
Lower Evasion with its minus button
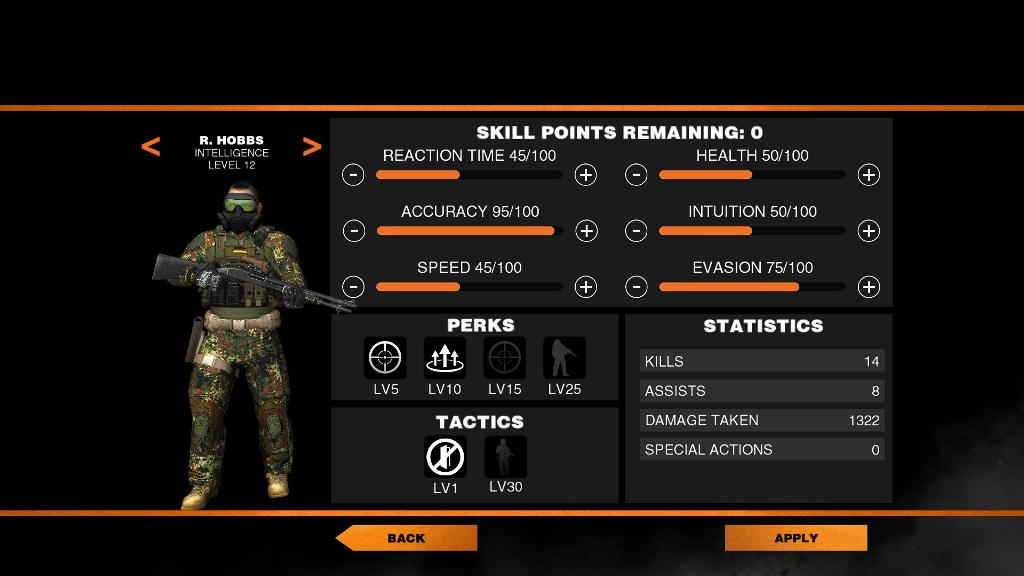click(x=636, y=287)
